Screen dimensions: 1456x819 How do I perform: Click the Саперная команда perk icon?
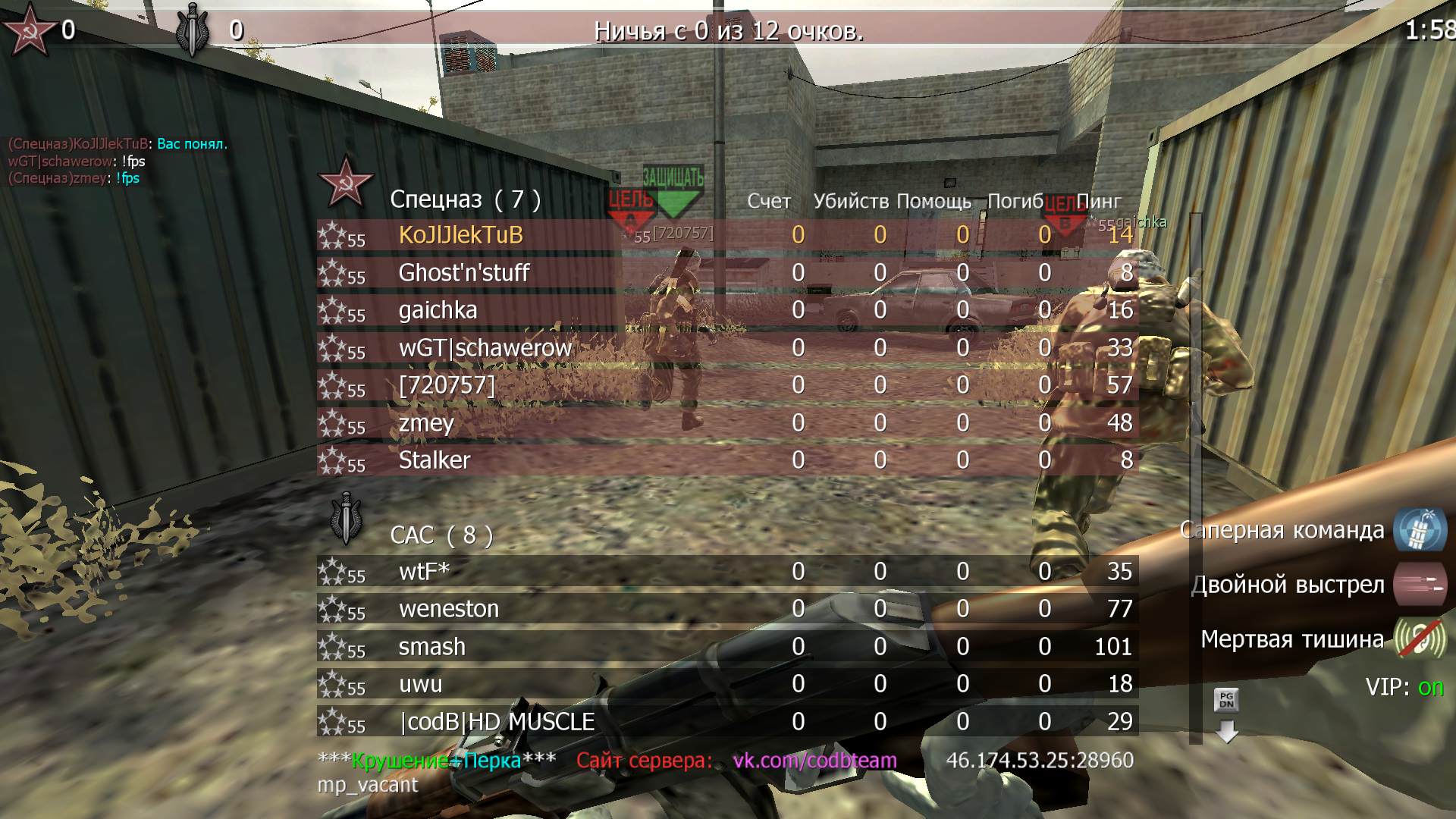(x=1420, y=530)
